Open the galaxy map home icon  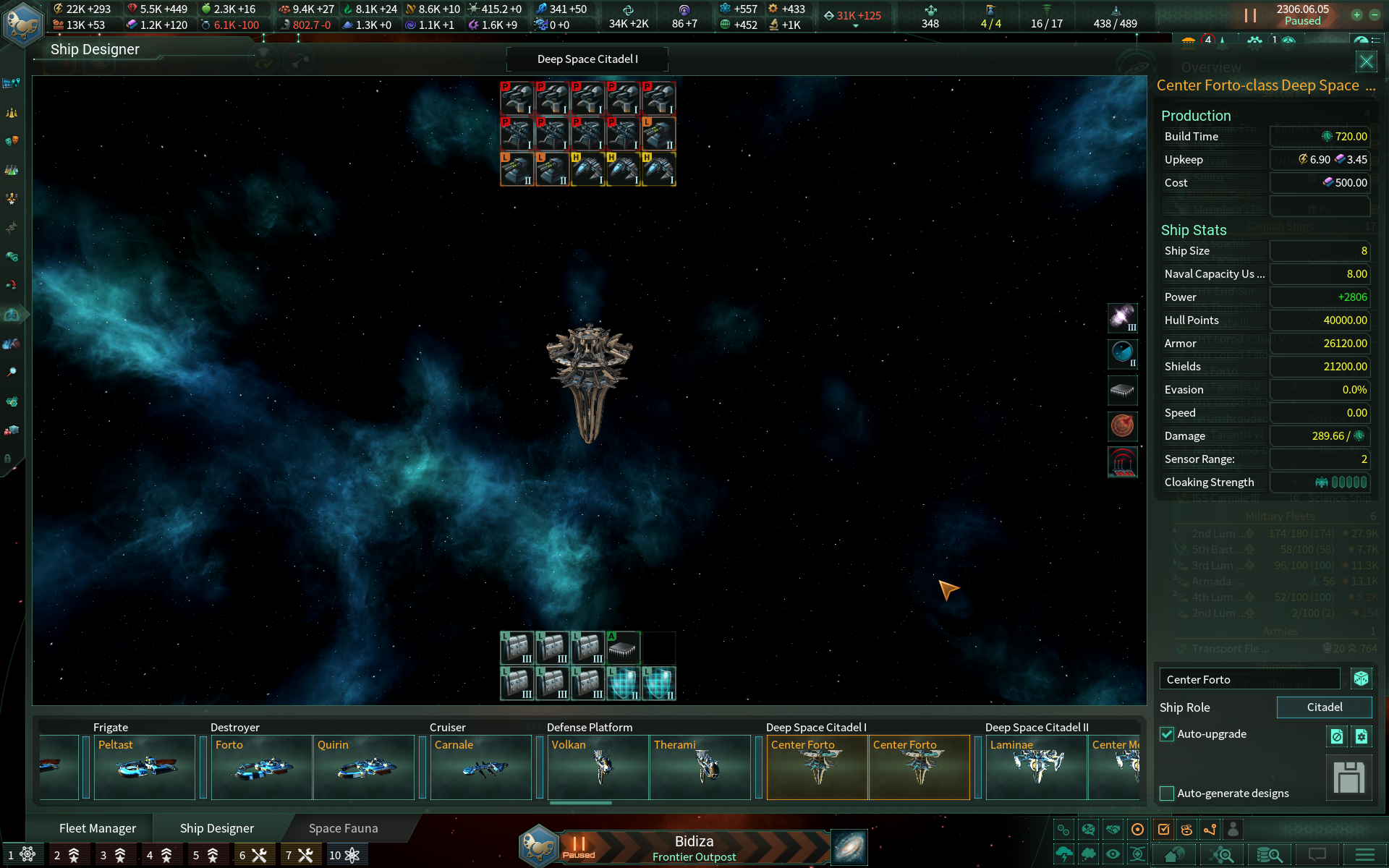(x=1175, y=854)
